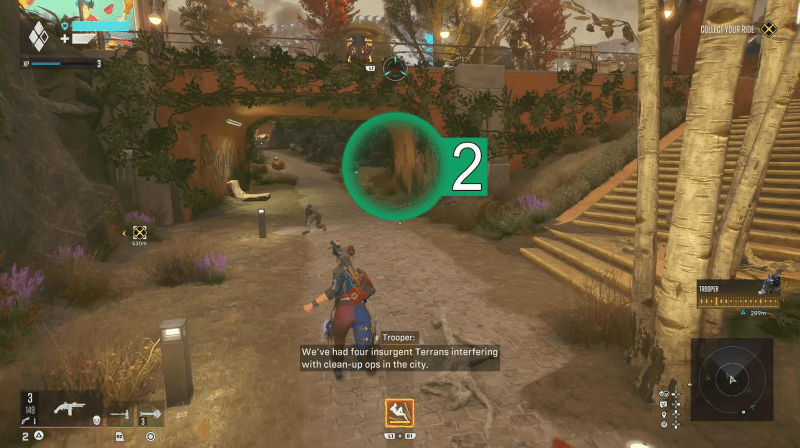Image resolution: width=800 pixels, height=448 pixels.
Task: Open the circular radar minimap
Action: coord(731,379)
